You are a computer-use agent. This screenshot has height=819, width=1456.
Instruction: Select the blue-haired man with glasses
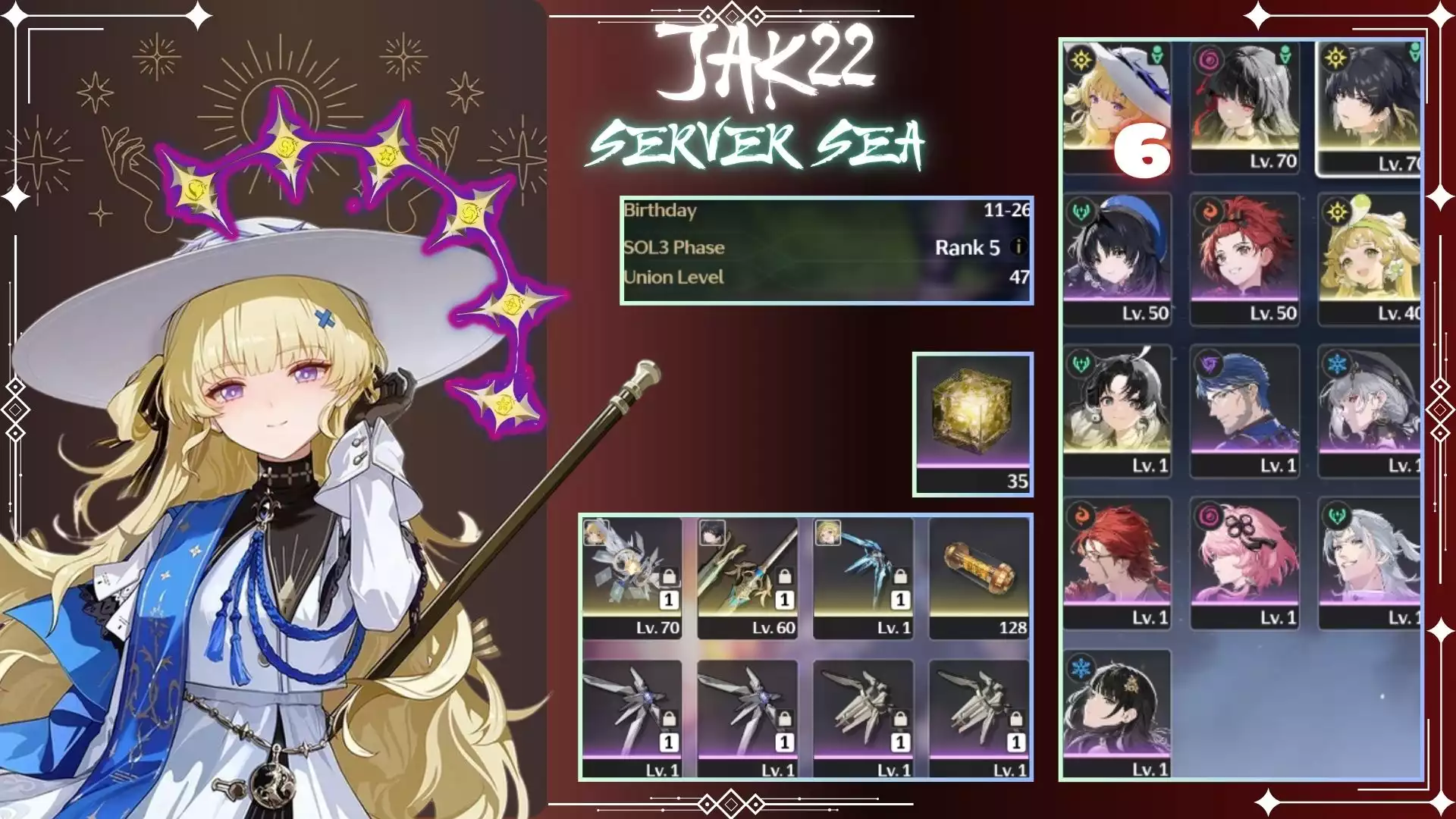click(x=1244, y=410)
